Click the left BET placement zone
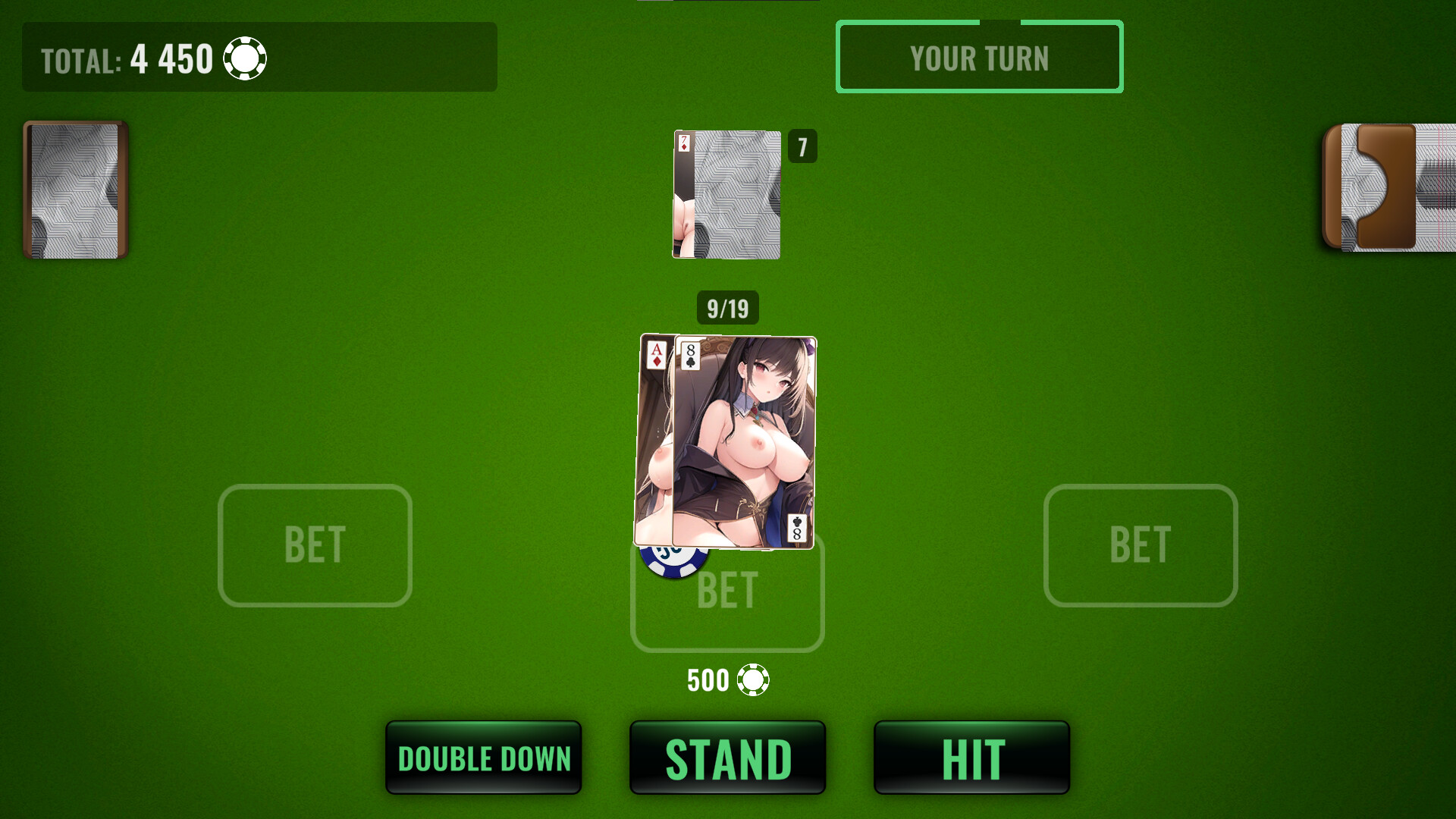 click(315, 545)
